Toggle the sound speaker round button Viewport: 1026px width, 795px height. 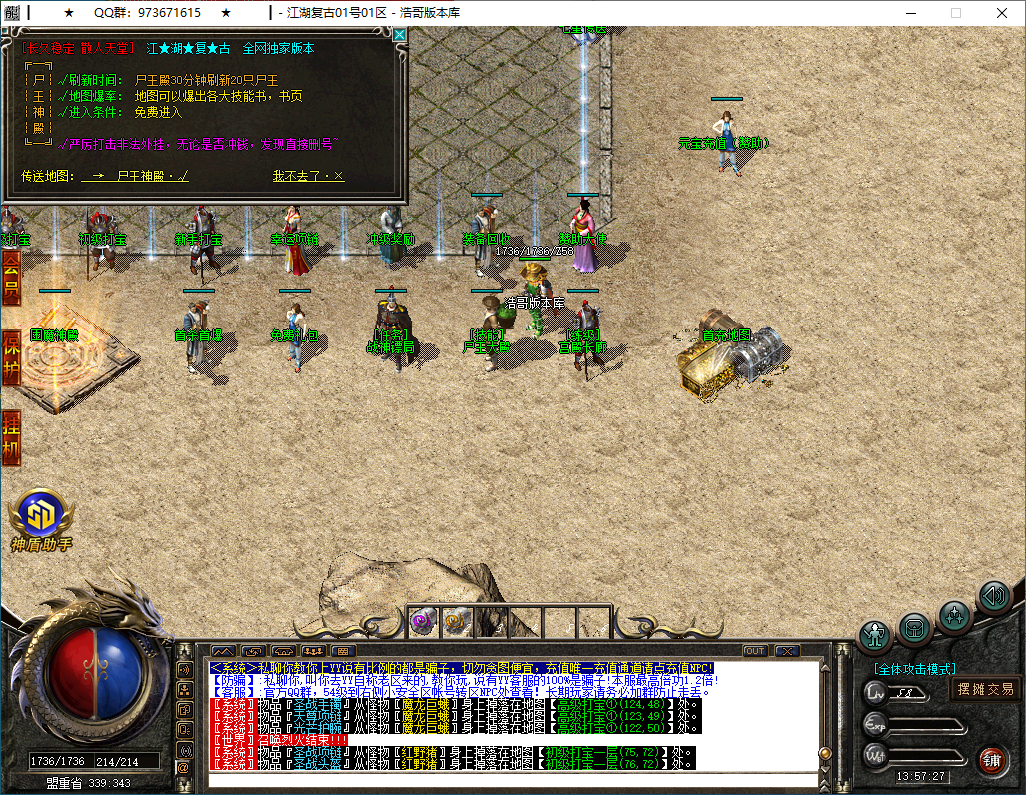[993, 597]
